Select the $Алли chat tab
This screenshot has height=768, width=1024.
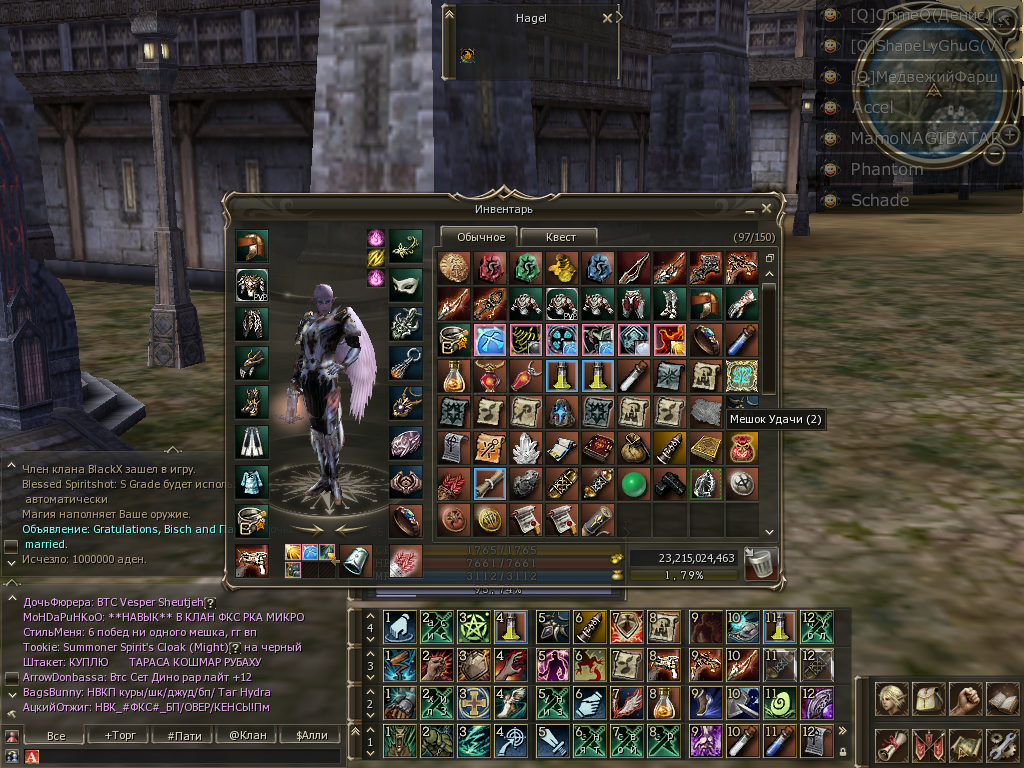311,736
